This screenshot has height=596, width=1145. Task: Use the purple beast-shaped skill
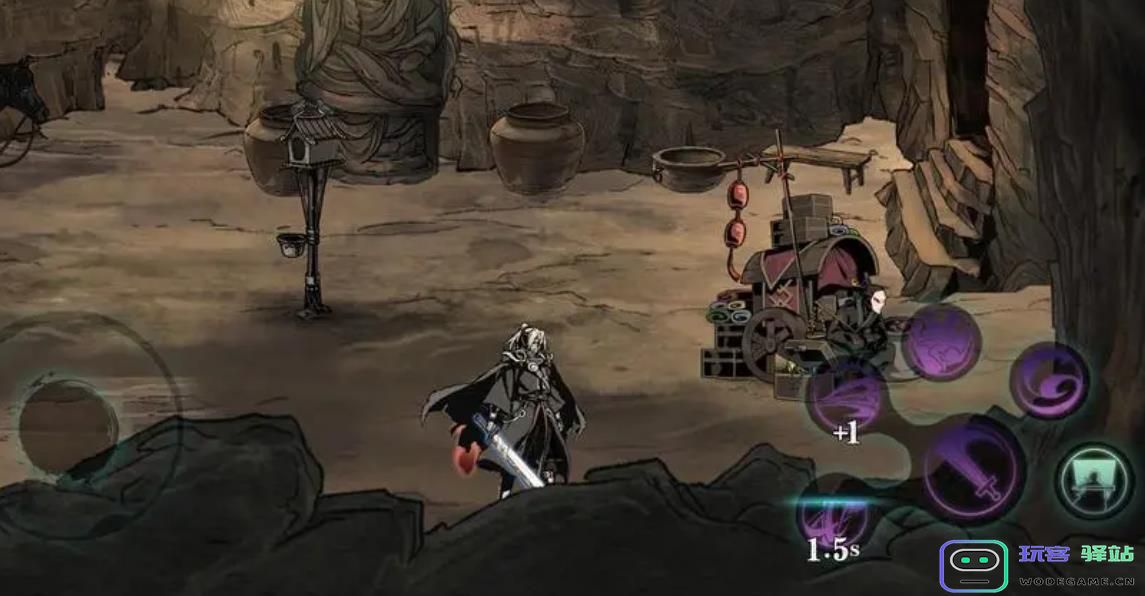point(941,343)
